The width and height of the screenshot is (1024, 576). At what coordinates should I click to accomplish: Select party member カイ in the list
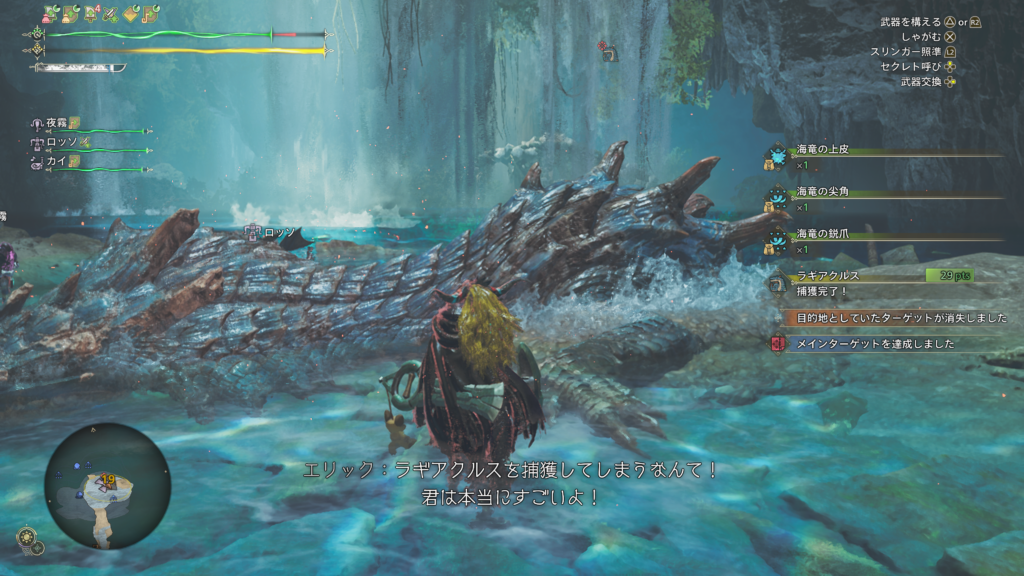[x=56, y=161]
